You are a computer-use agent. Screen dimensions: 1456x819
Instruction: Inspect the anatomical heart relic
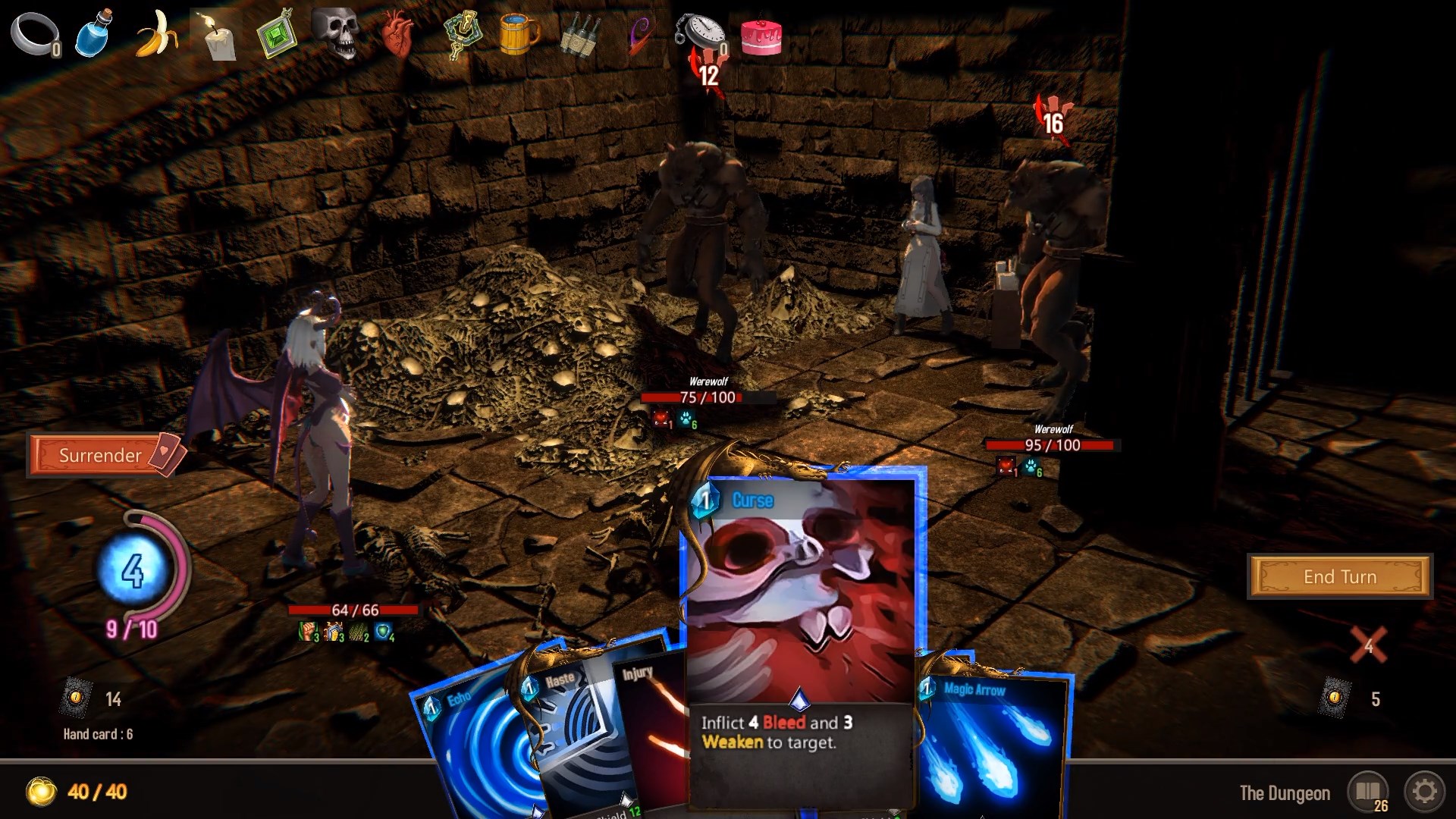(397, 35)
